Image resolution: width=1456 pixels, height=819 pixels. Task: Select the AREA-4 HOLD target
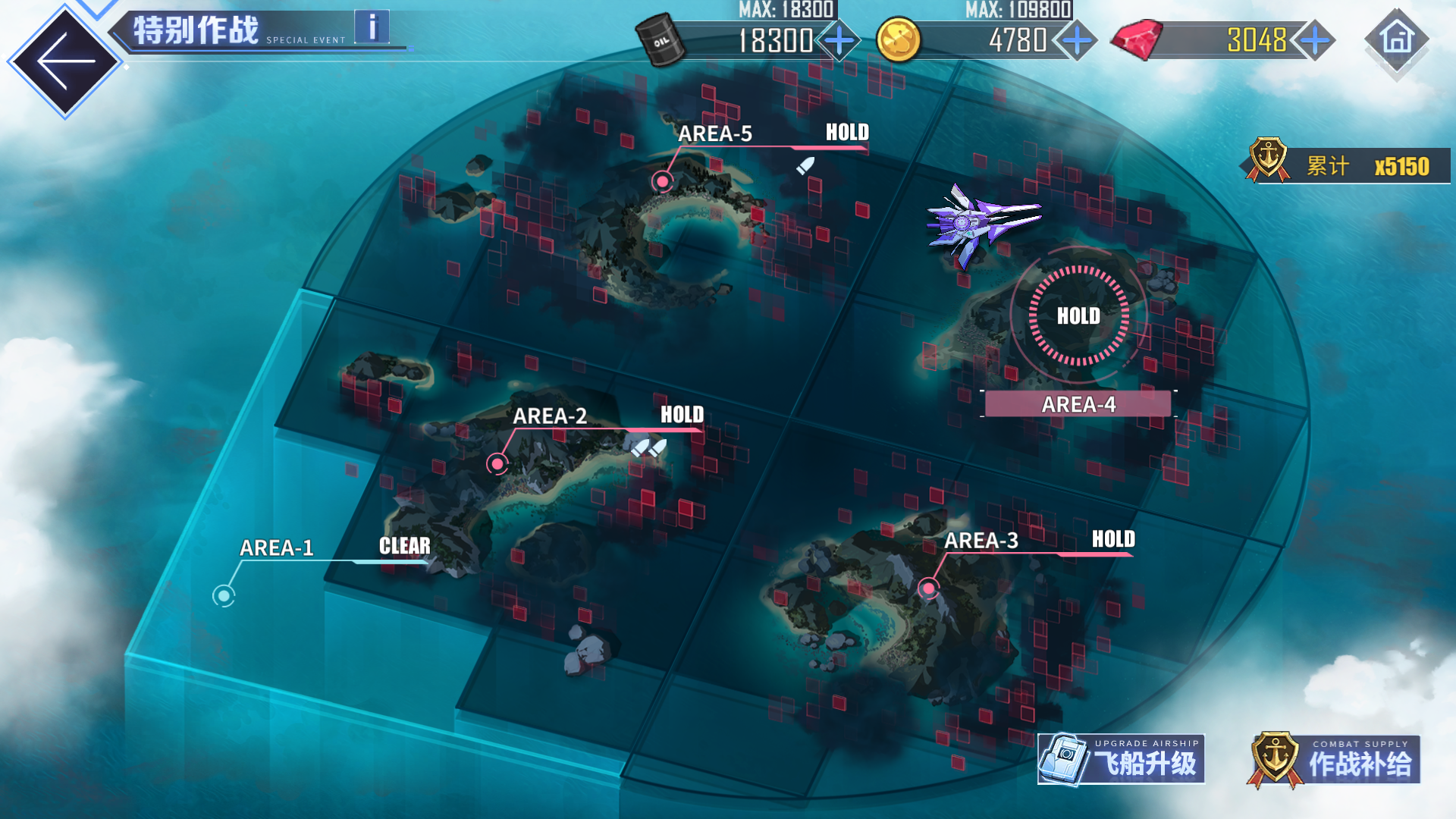click(x=1078, y=315)
